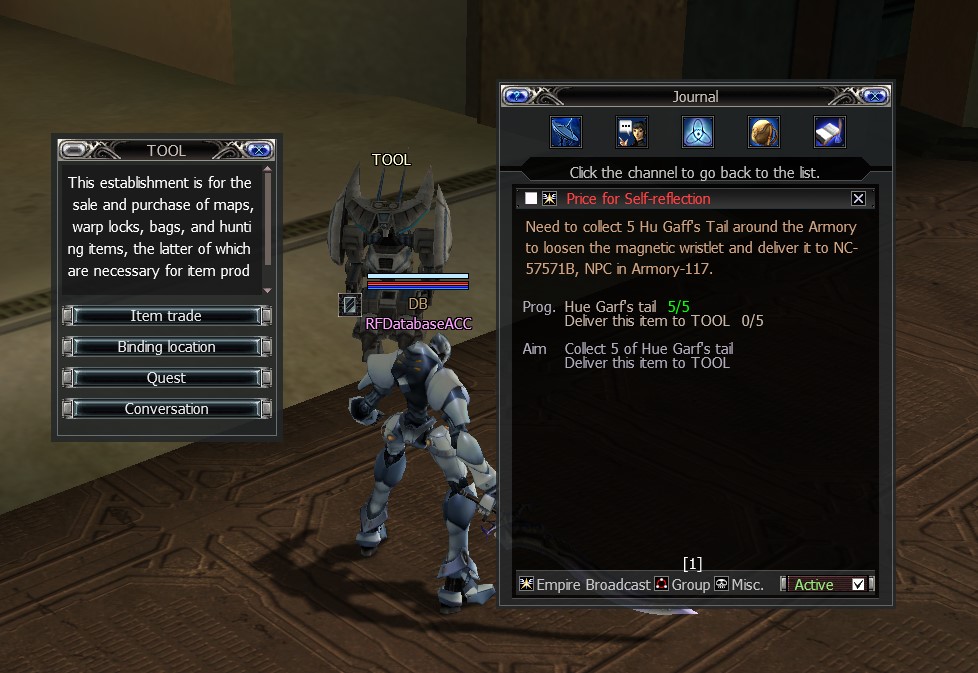Switch to the Group channel

click(x=682, y=585)
